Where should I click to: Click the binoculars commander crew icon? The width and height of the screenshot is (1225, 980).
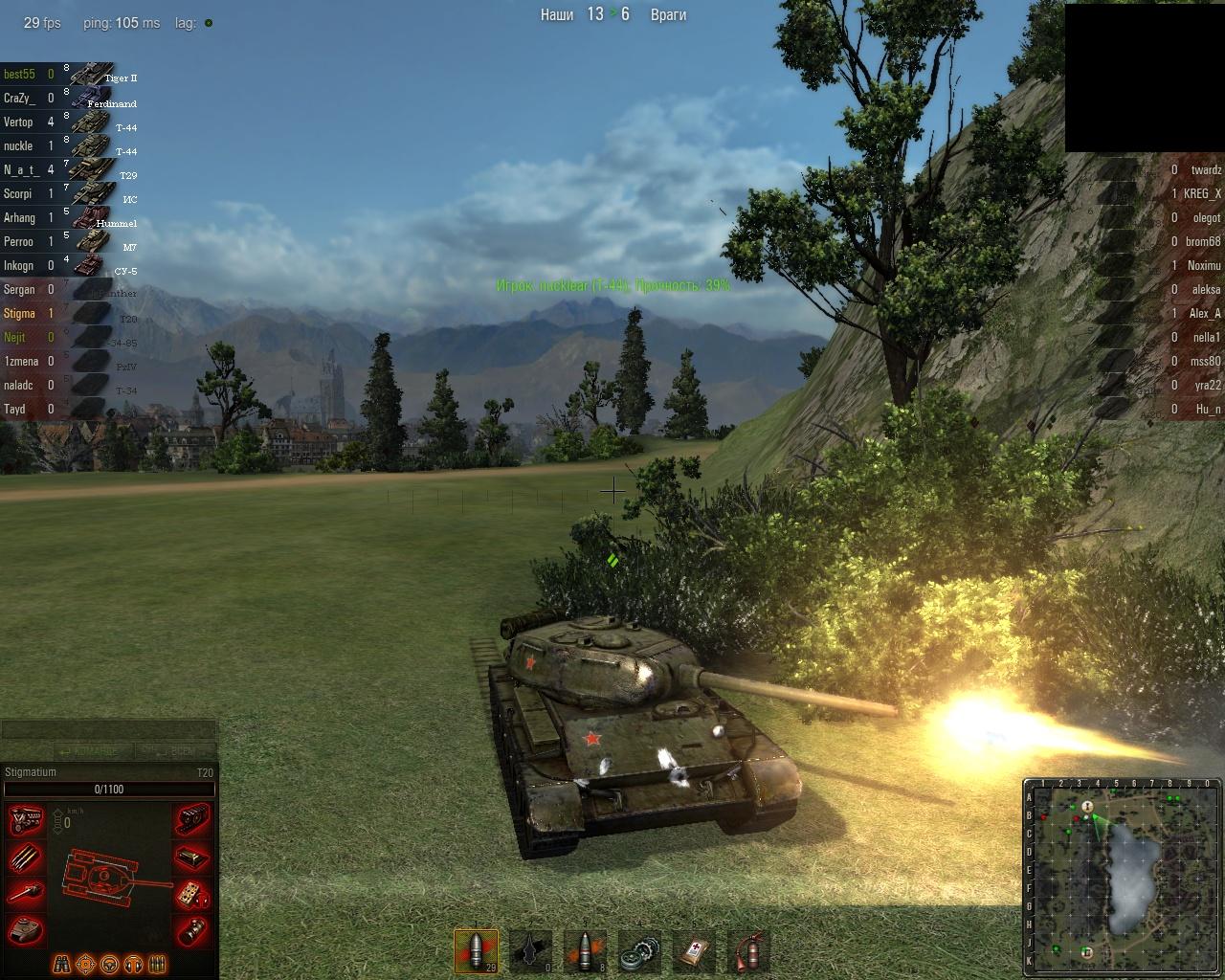tap(62, 963)
